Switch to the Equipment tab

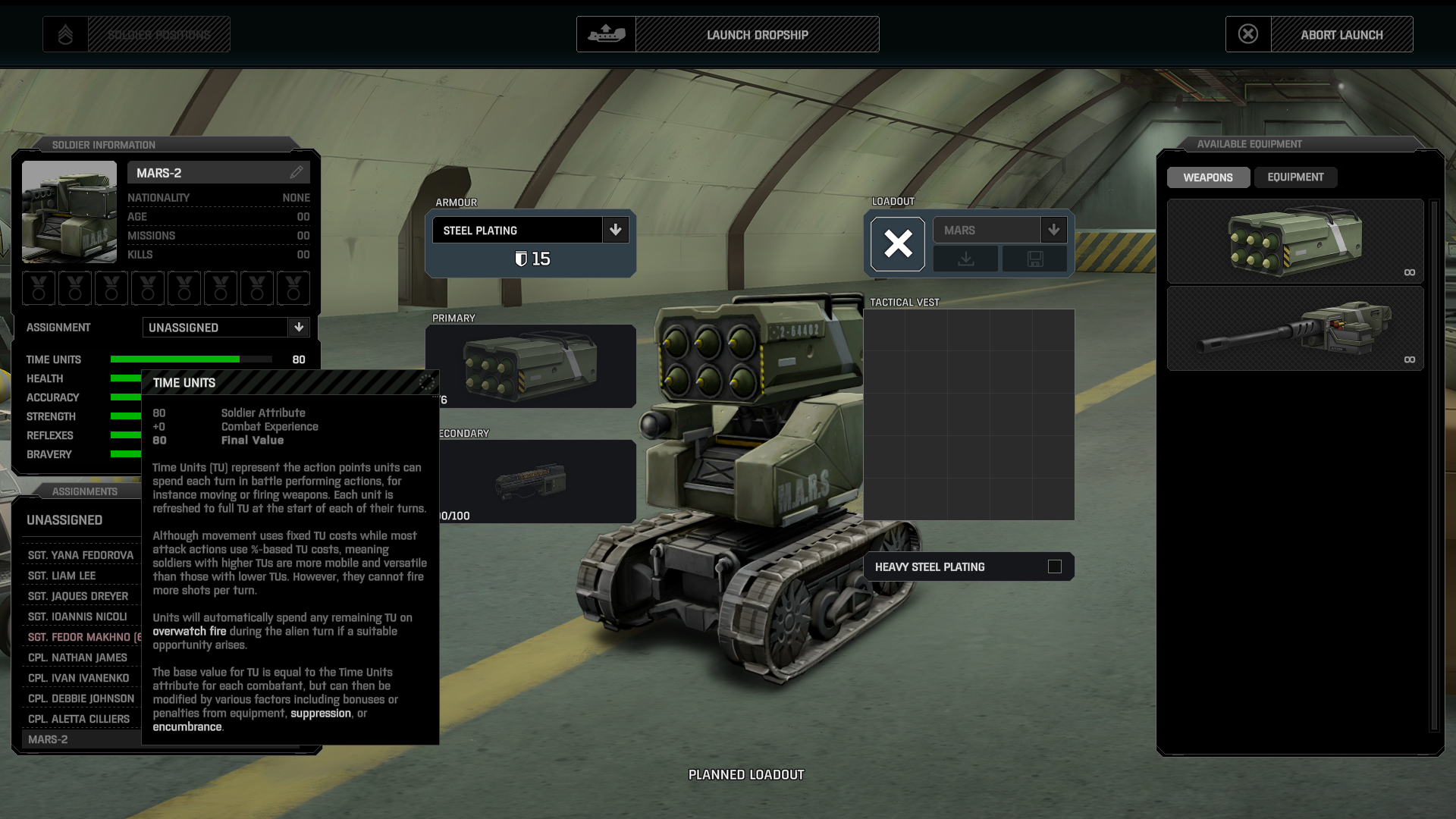1295,177
